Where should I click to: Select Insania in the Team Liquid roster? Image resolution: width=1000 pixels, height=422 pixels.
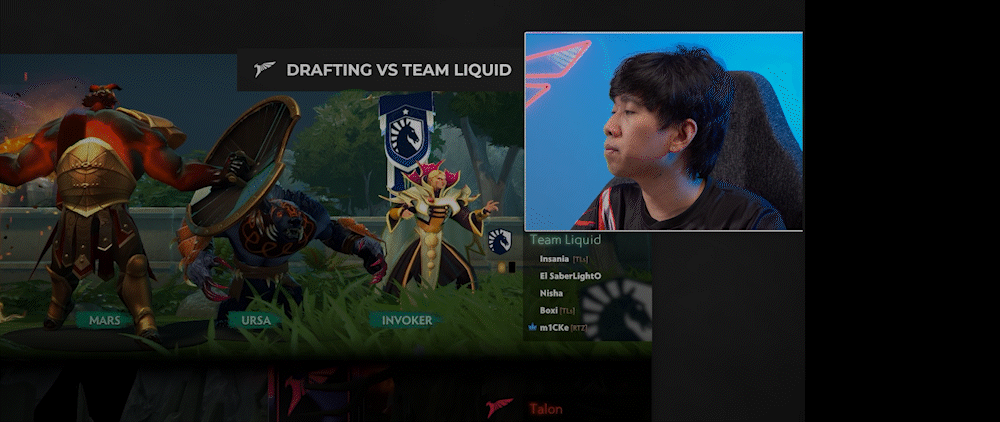click(554, 259)
